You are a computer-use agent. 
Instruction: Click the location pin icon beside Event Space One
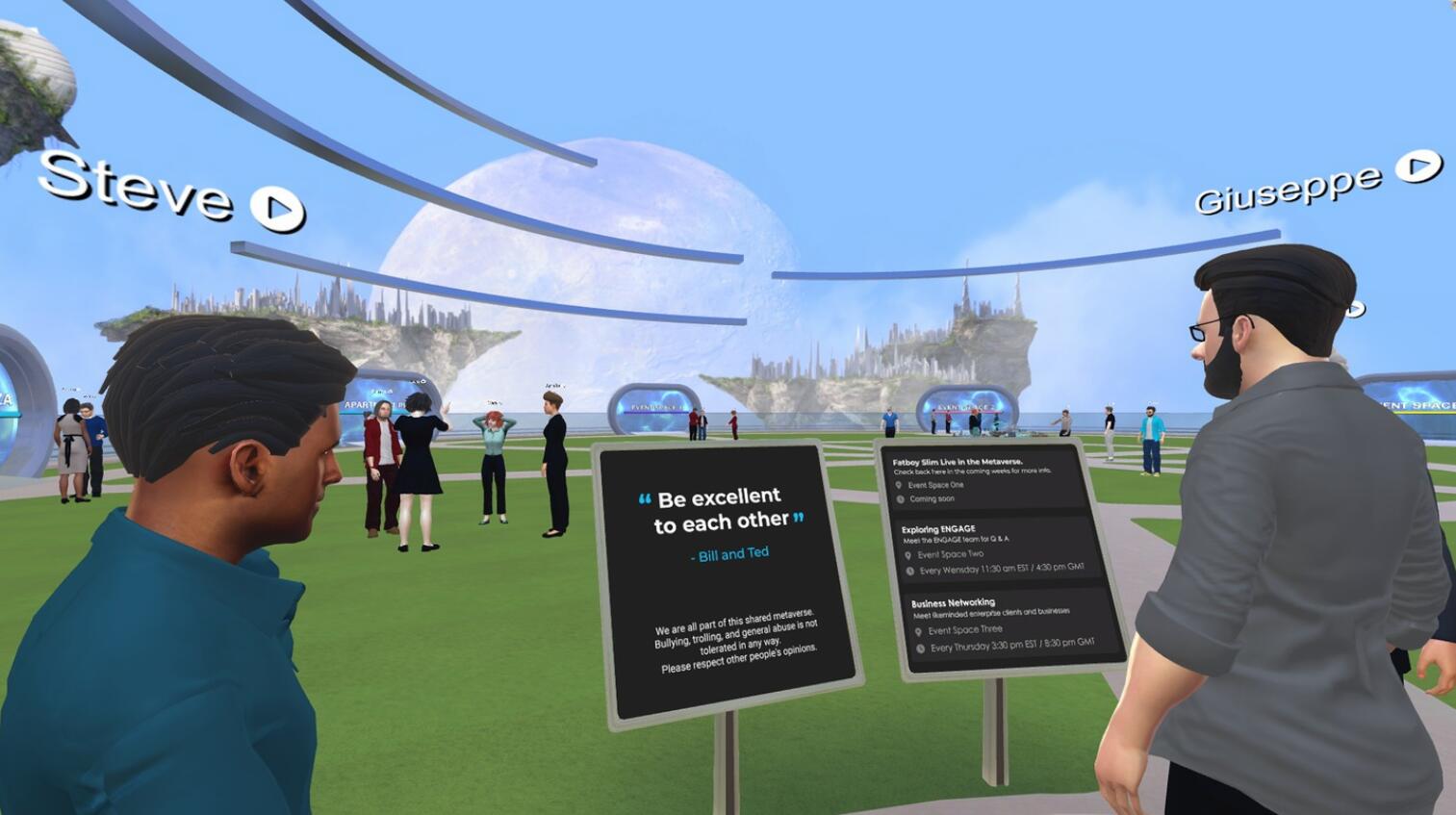(x=899, y=485)
